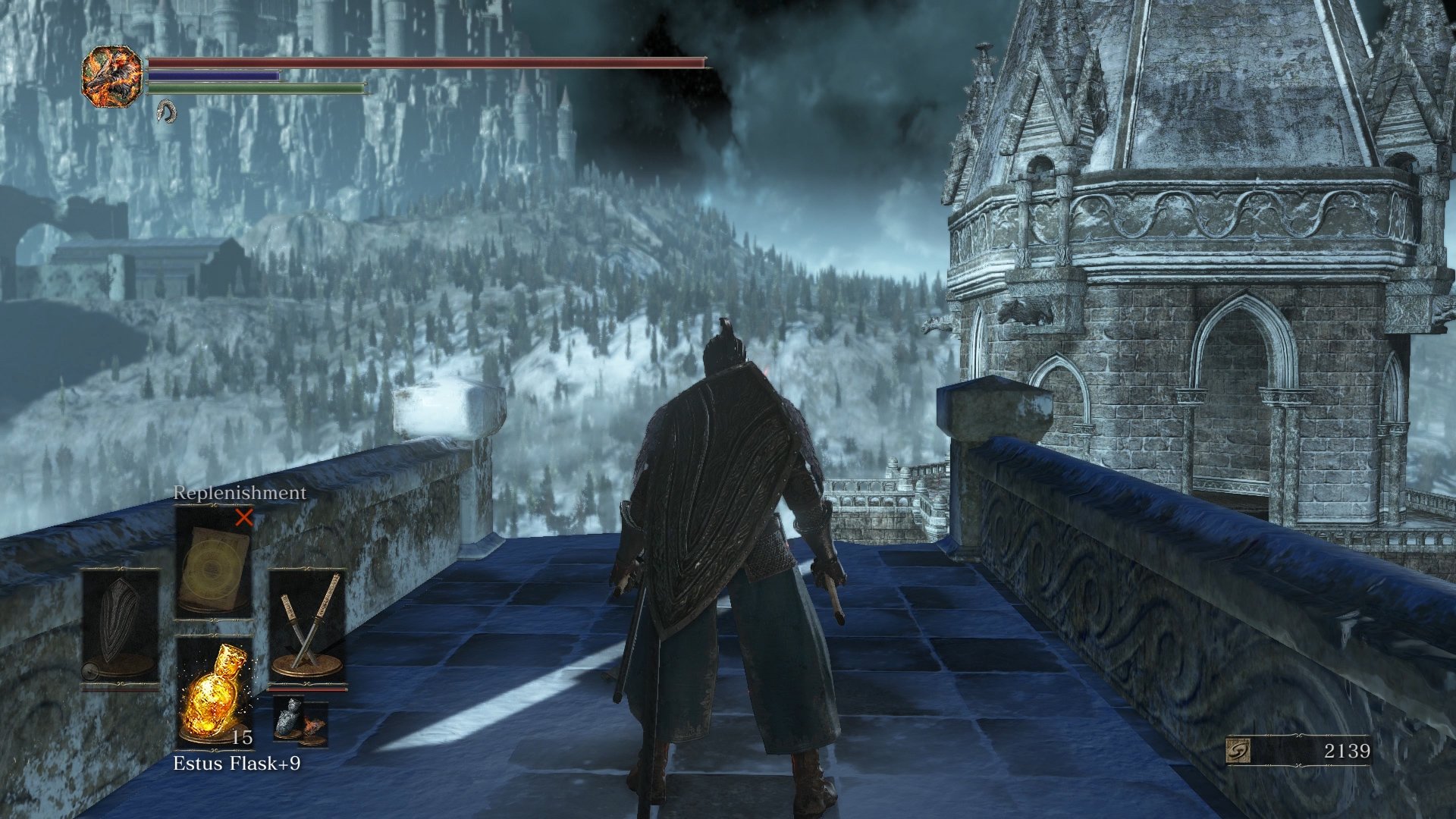The height and width of the screenshot is (819, 1456).
Task: Click the red boss health bar
Action: 425,63
